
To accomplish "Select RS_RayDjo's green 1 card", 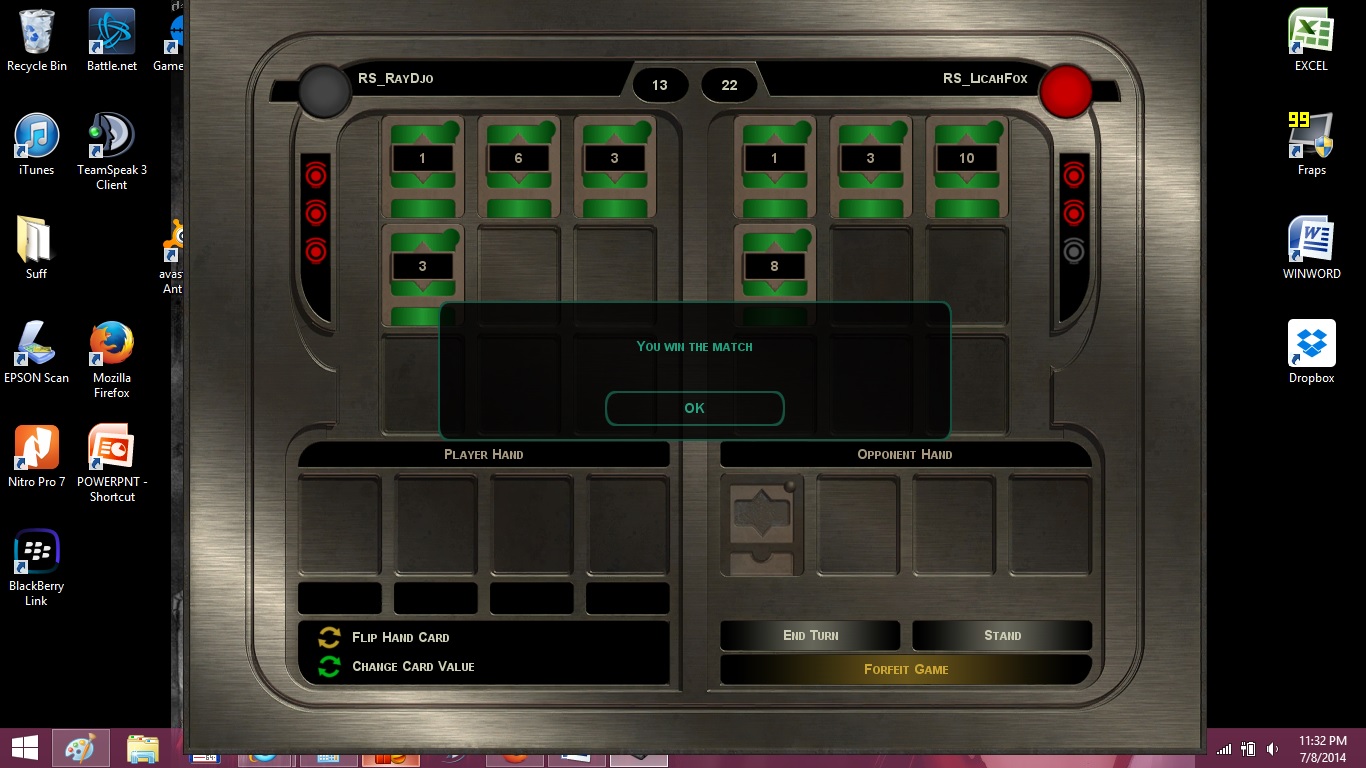I will tap(422, 166).
